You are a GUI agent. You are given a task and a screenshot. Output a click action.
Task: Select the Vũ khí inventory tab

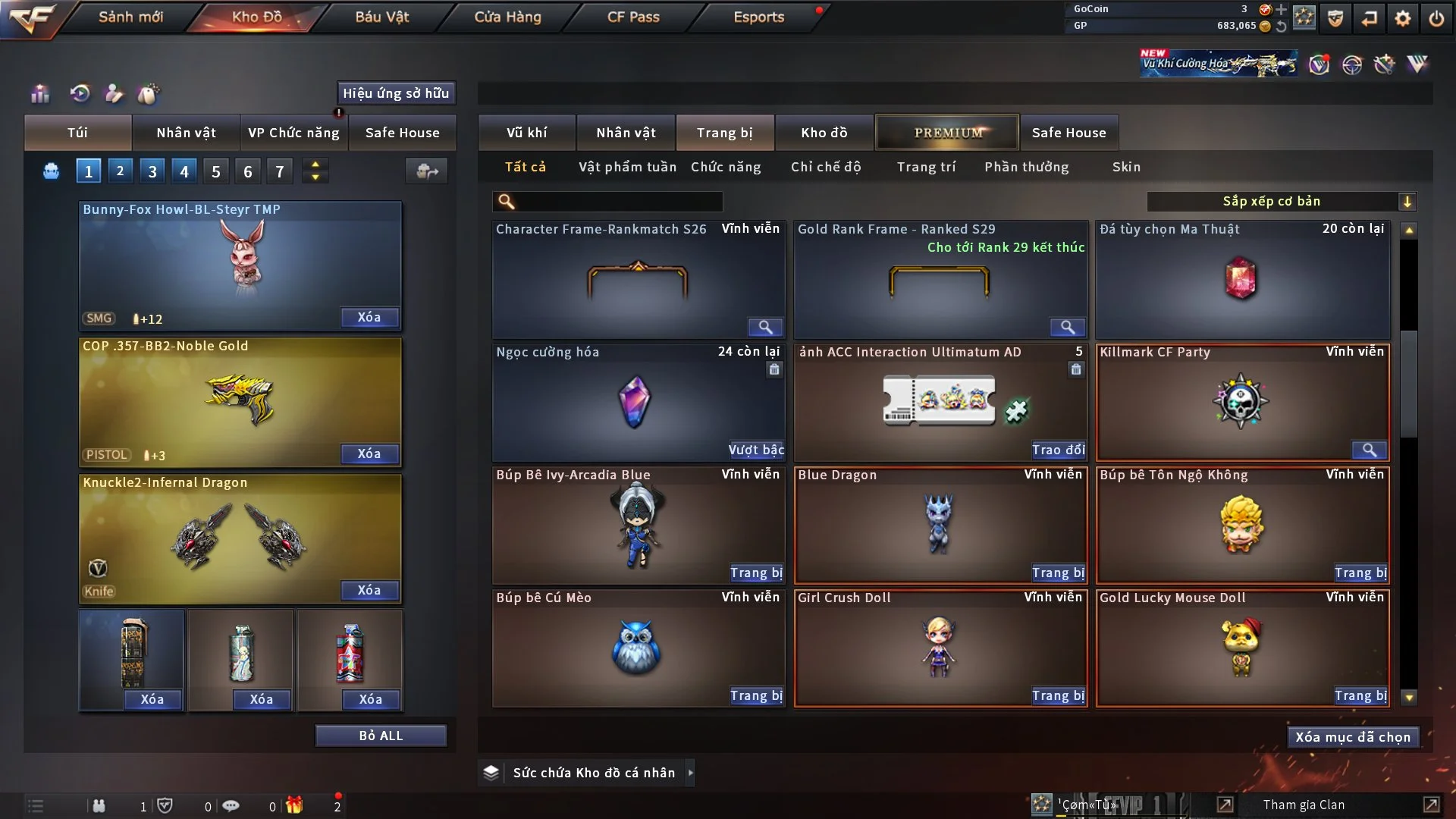(526, 133)
